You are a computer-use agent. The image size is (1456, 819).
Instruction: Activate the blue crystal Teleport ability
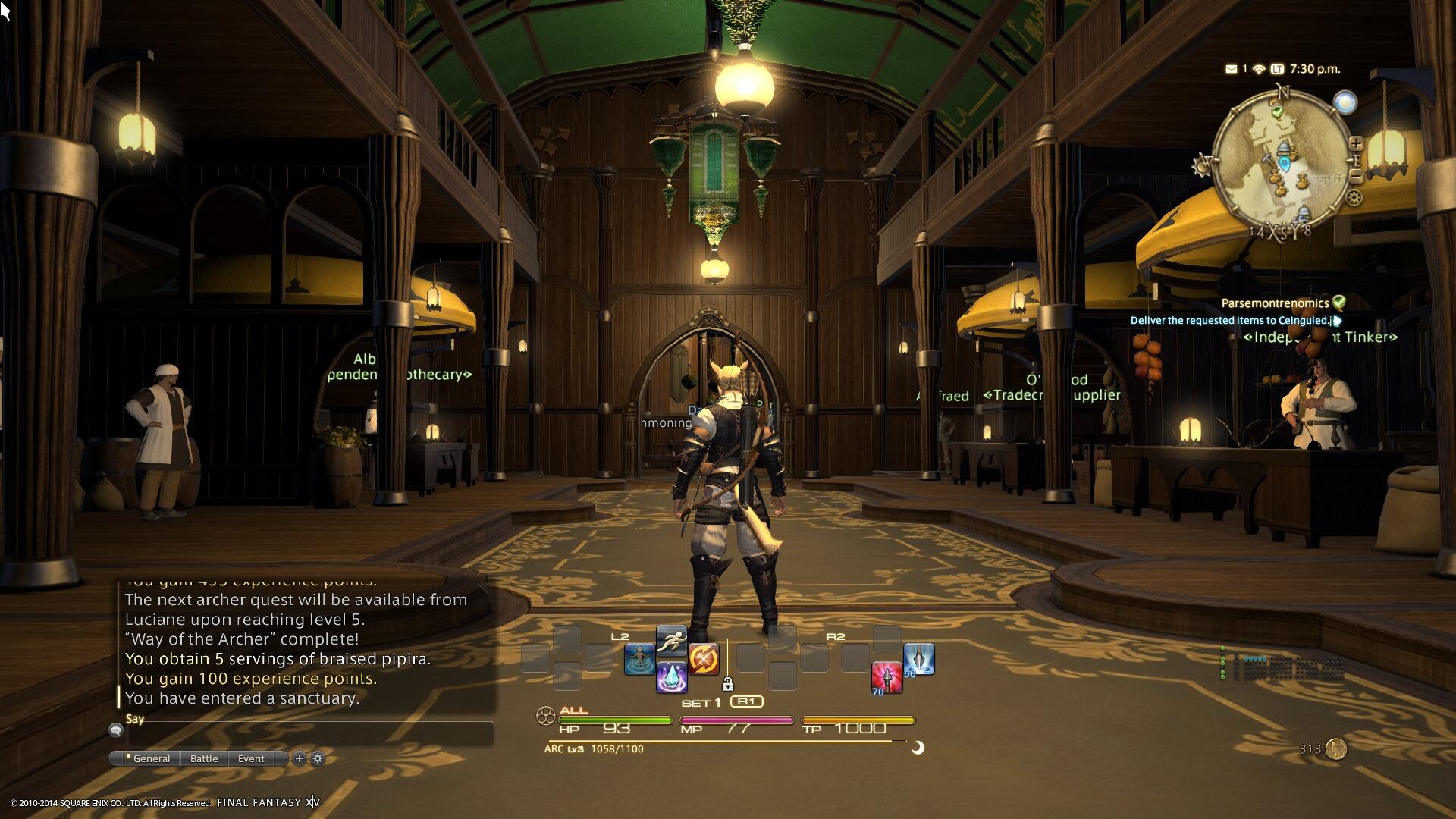tap(671, 676)
